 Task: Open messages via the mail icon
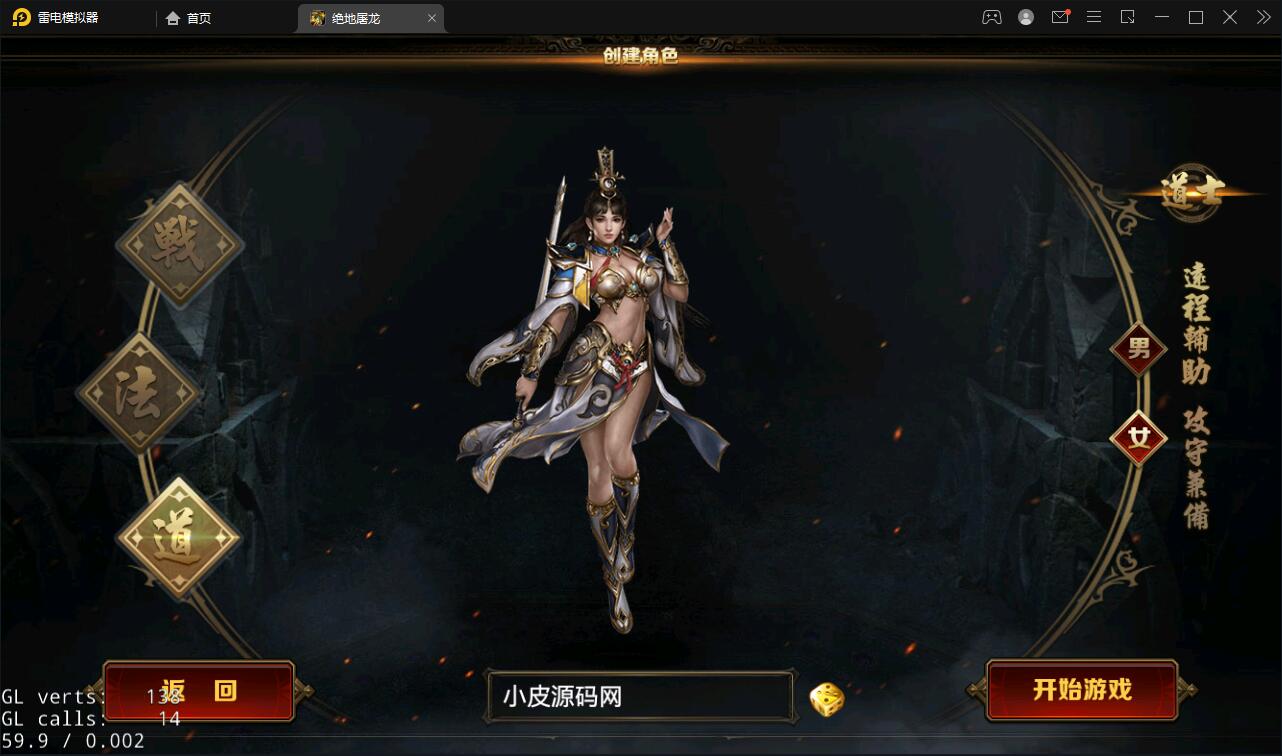[x=1060, y=17]
